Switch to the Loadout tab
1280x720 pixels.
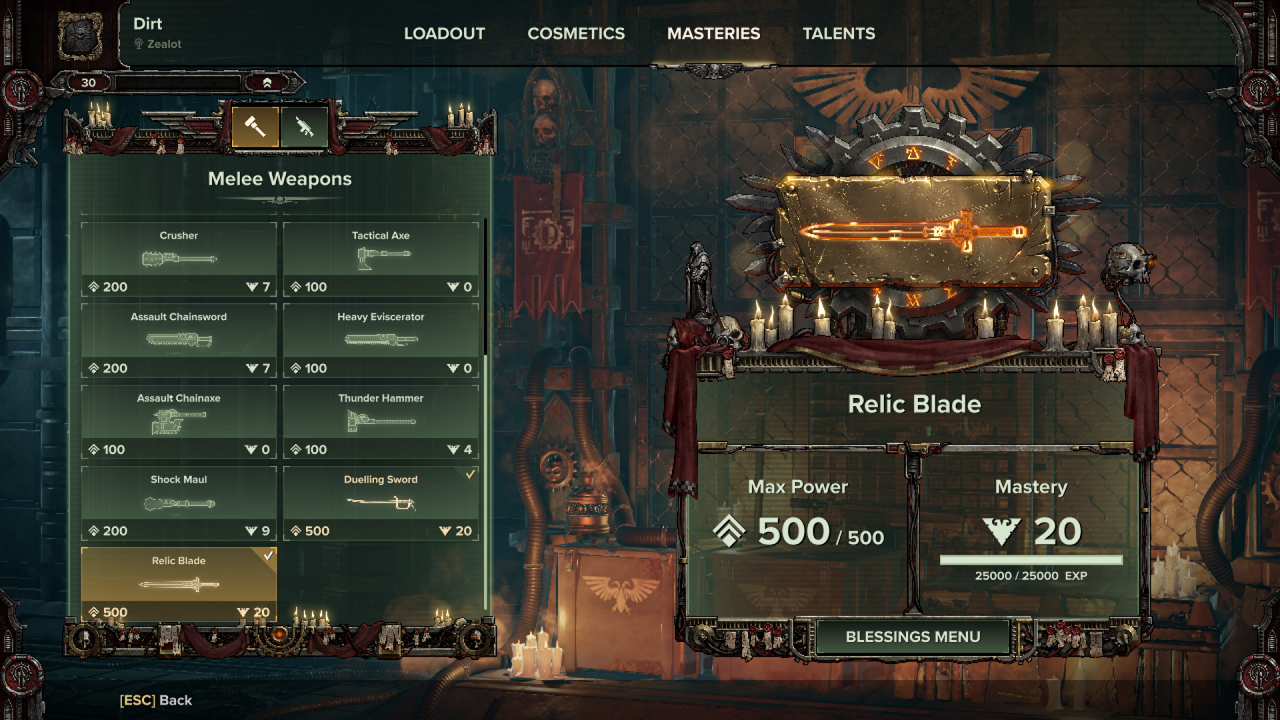pyautogui.click(x=444, y=33)
